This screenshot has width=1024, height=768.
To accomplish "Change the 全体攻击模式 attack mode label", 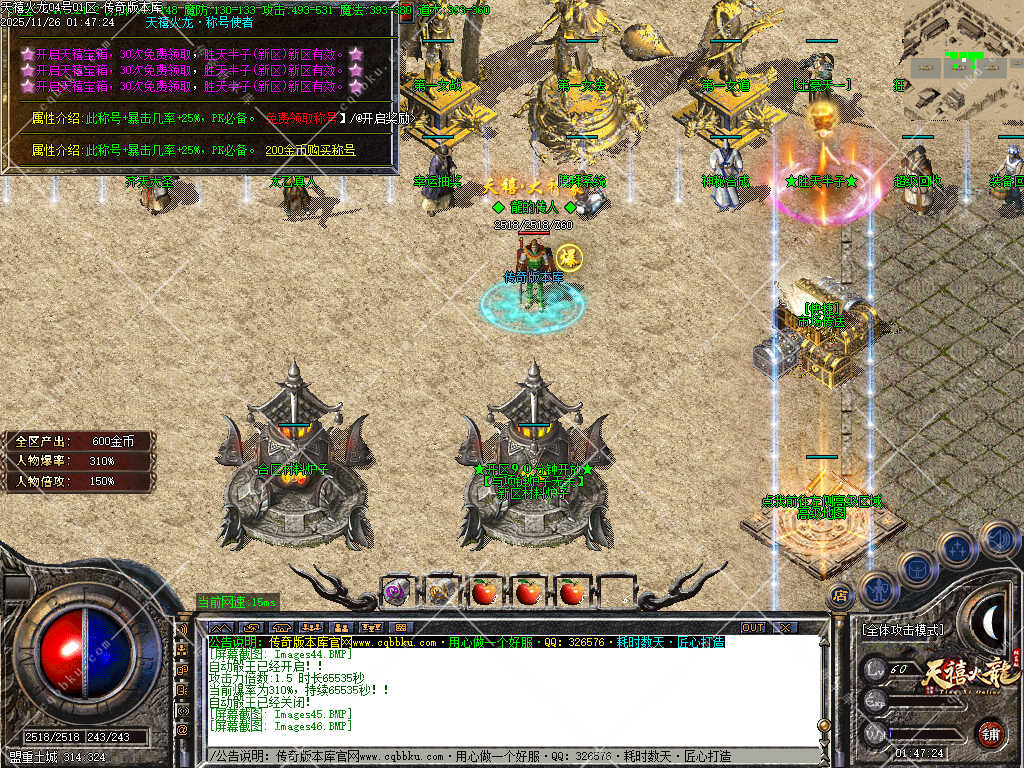I will click(x=902, y=630).
